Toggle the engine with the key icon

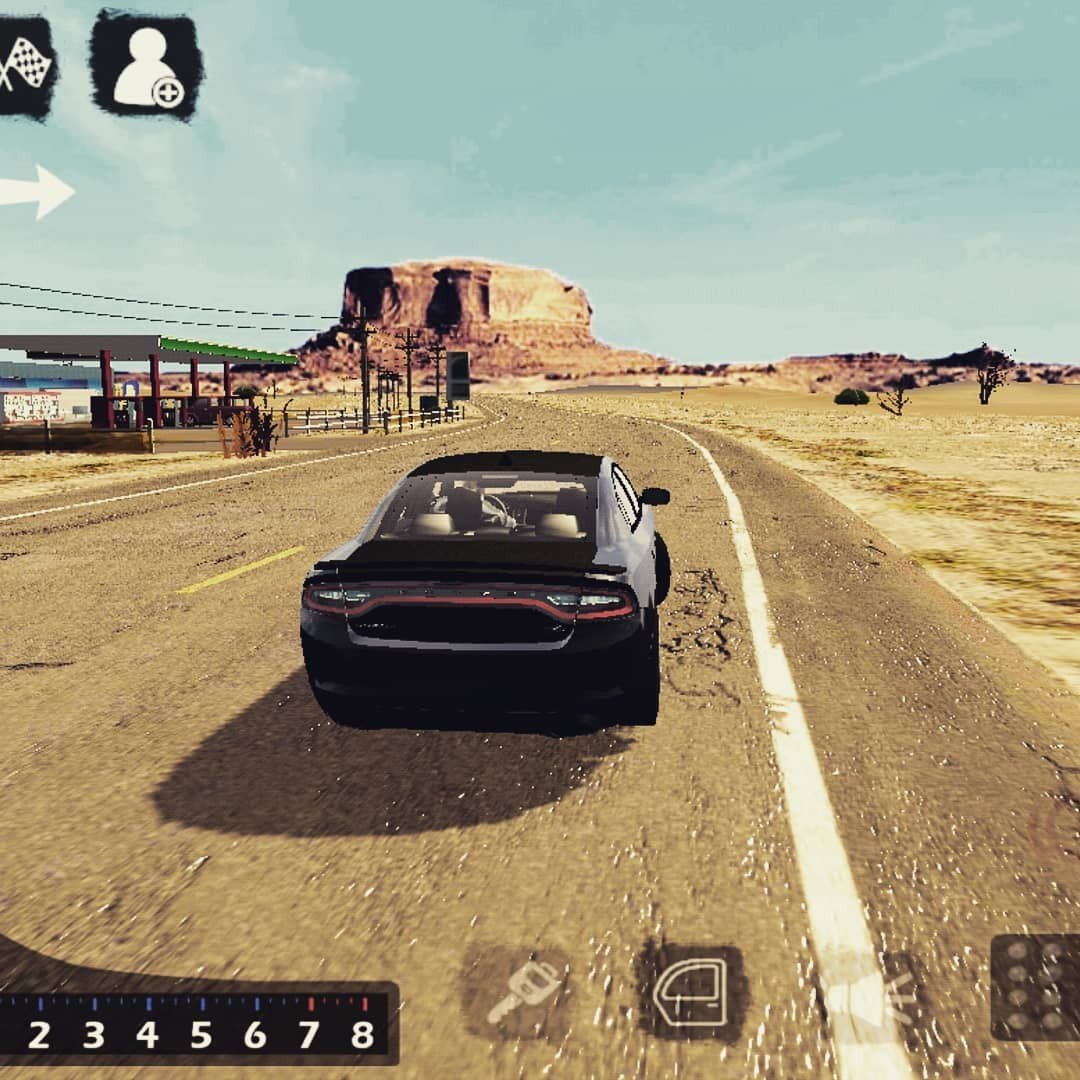pyautogui.click(x=522, y=990)
